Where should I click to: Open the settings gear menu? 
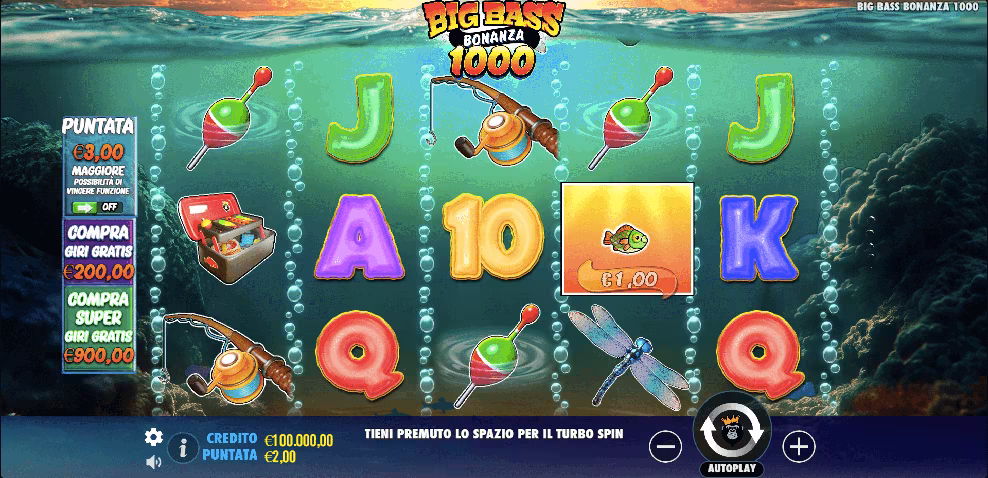click(153, 437)
